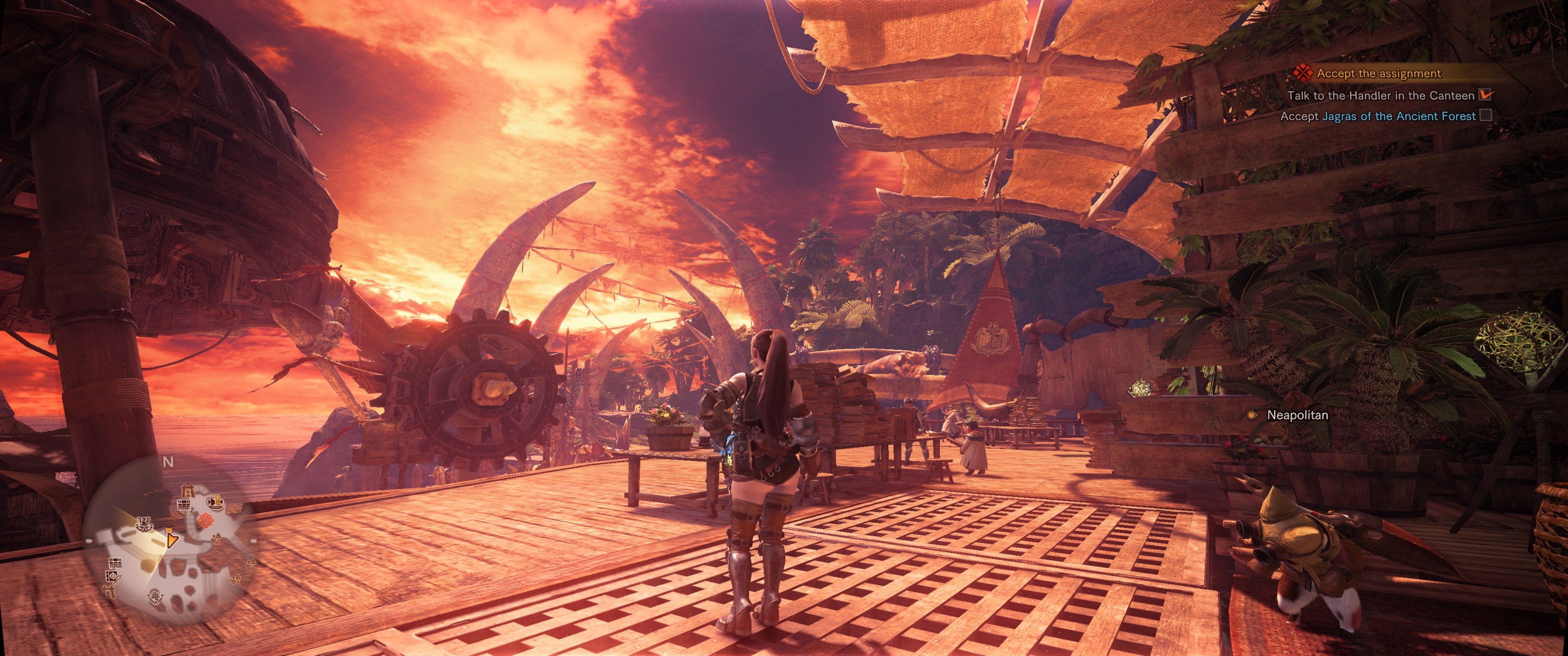1568x656 pixels.
Task: Open the Jagras of the Ancient Forest objective
Action: tap(1398, 116)
